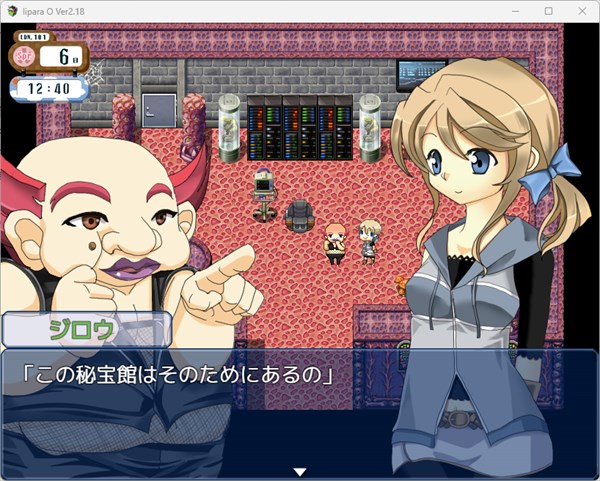Advance dialogue with the down arrow indicator
The image size is (600, 481).
(298, 471)
